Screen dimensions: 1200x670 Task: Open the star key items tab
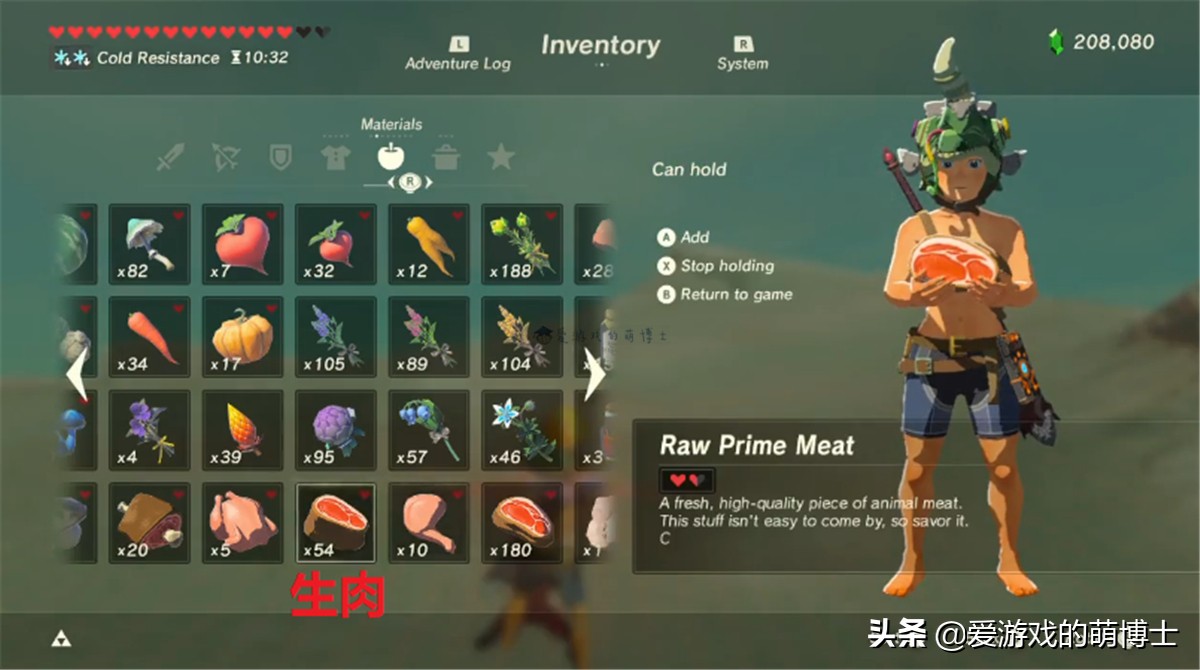(500, 157)
